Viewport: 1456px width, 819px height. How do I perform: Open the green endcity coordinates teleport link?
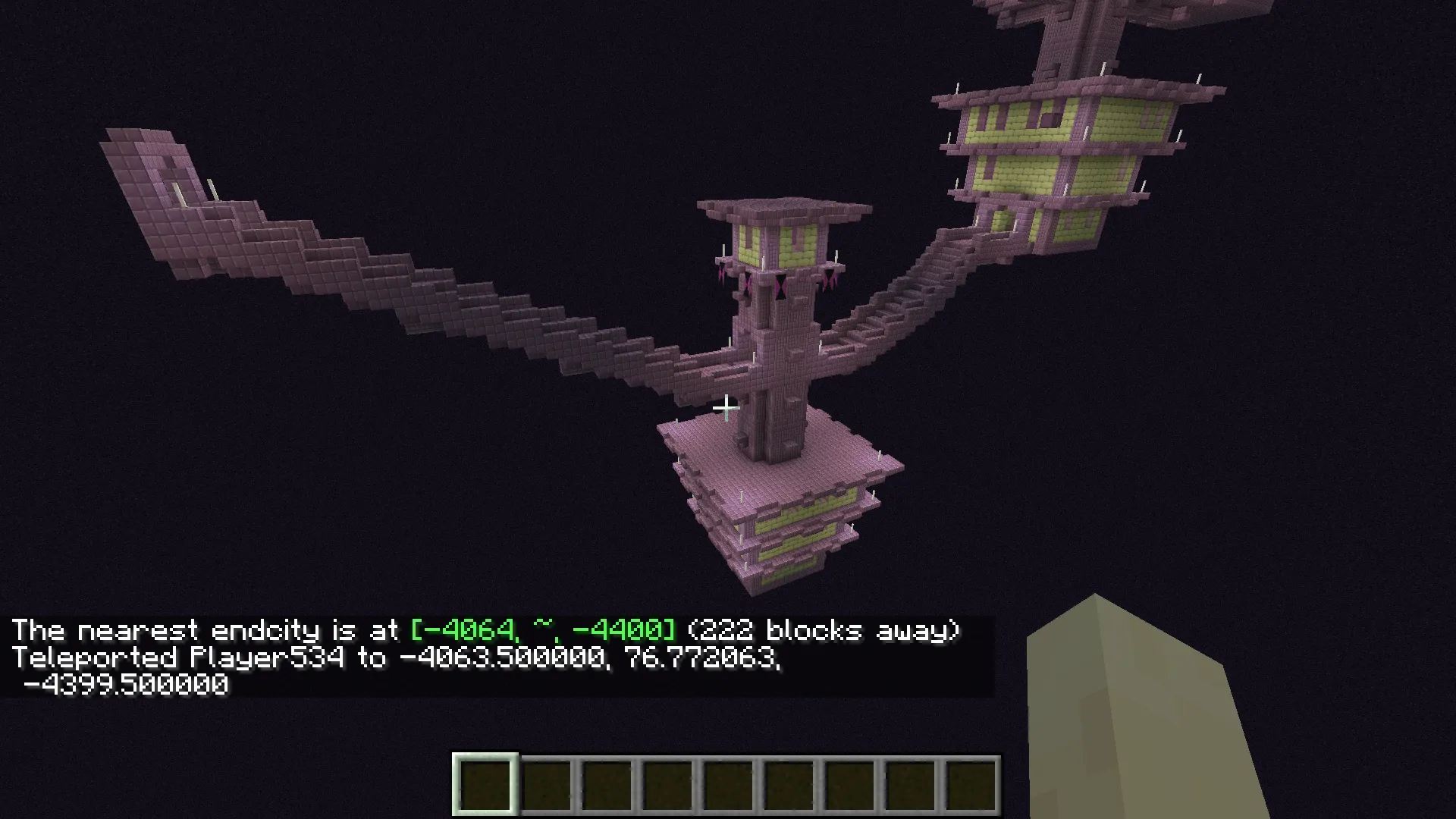pos(542,630)
